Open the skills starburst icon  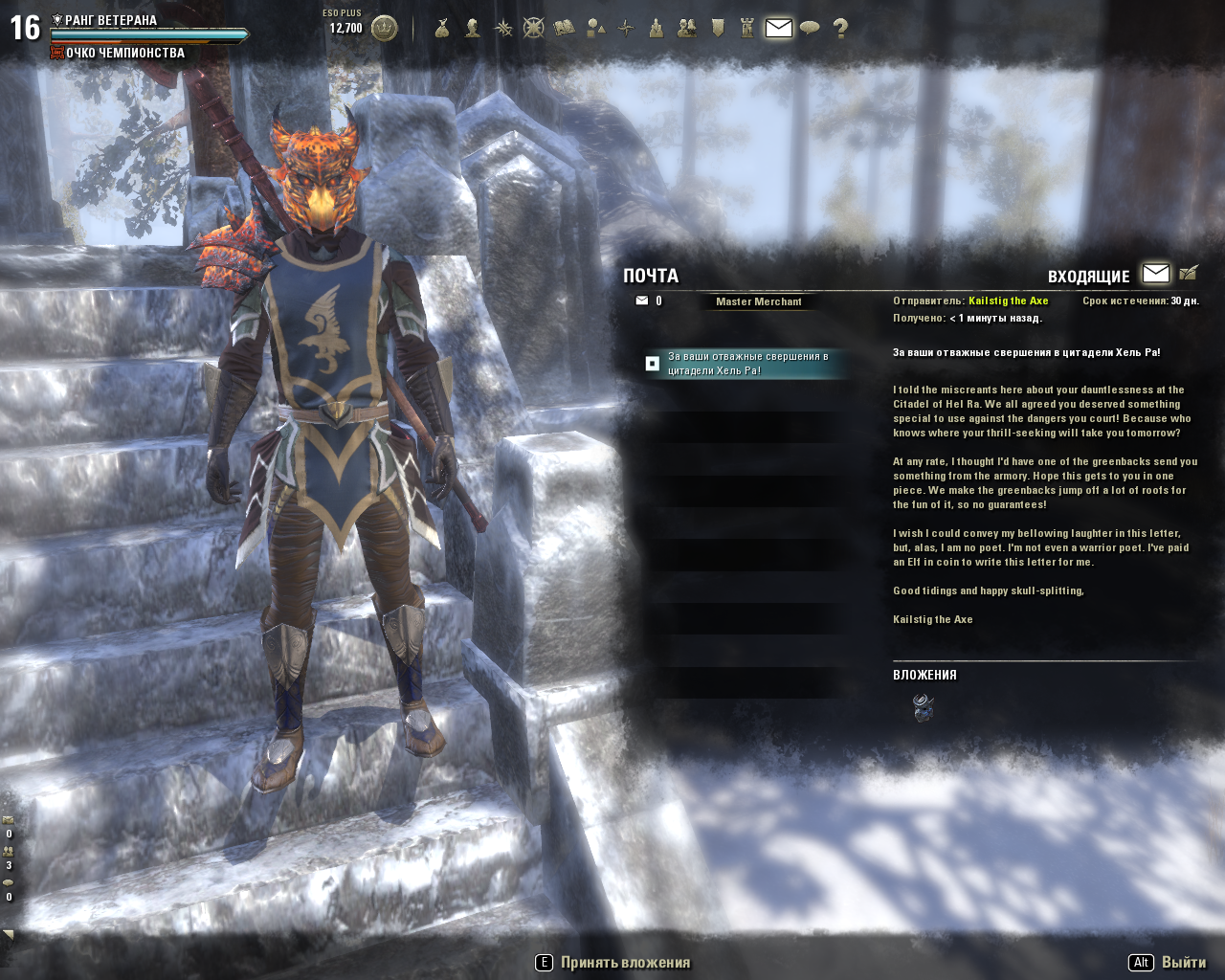[502, 28]
